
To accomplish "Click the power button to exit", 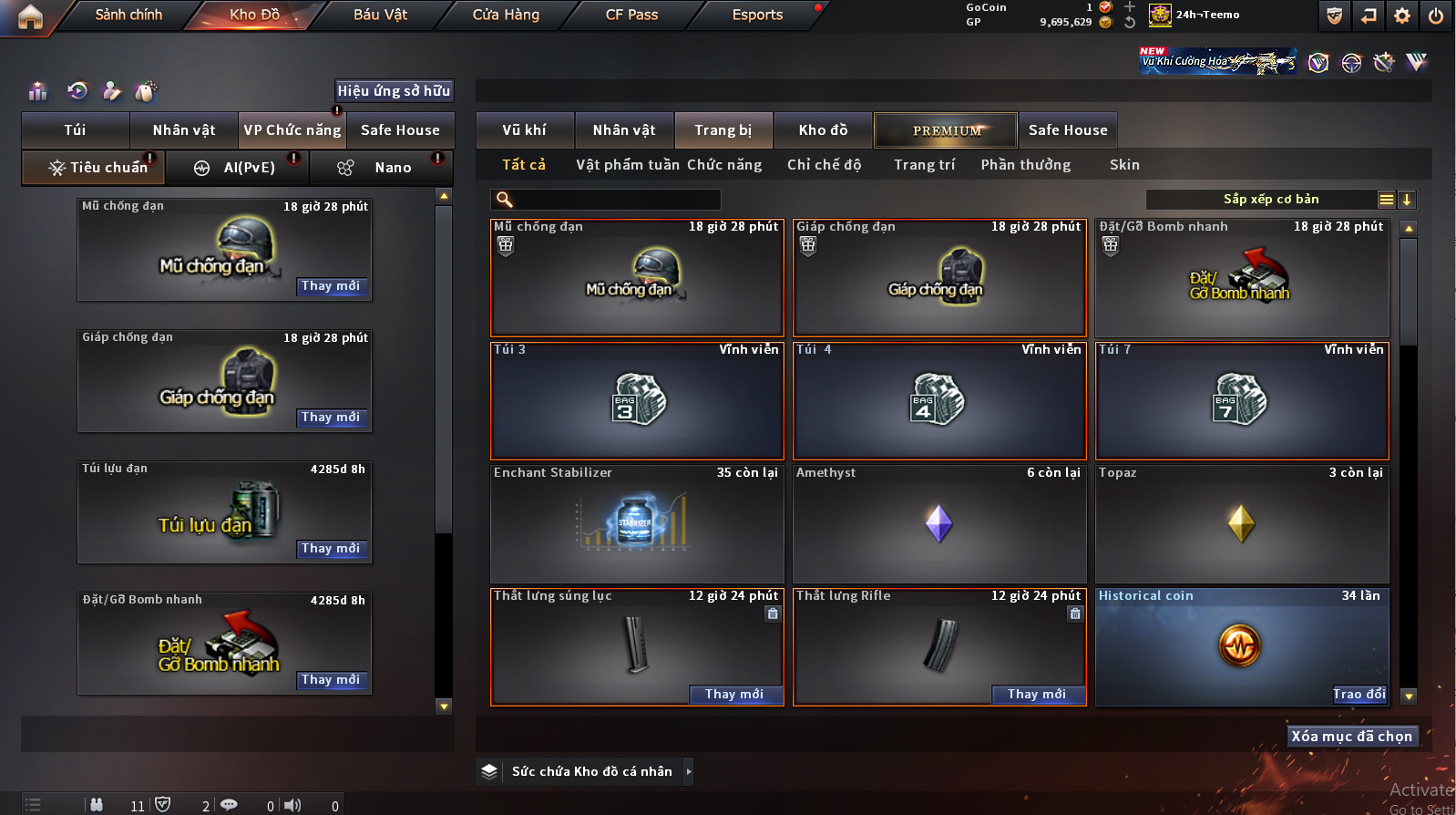I will click(1435, 15).
